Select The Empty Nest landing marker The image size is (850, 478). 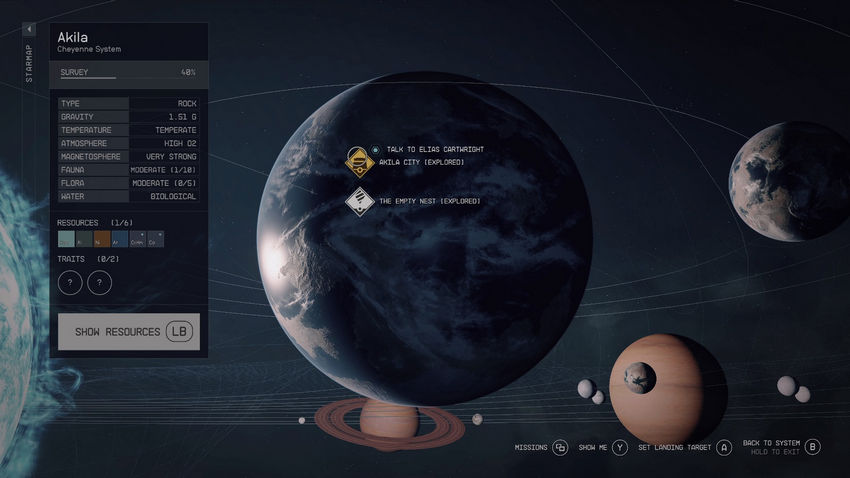360,201
